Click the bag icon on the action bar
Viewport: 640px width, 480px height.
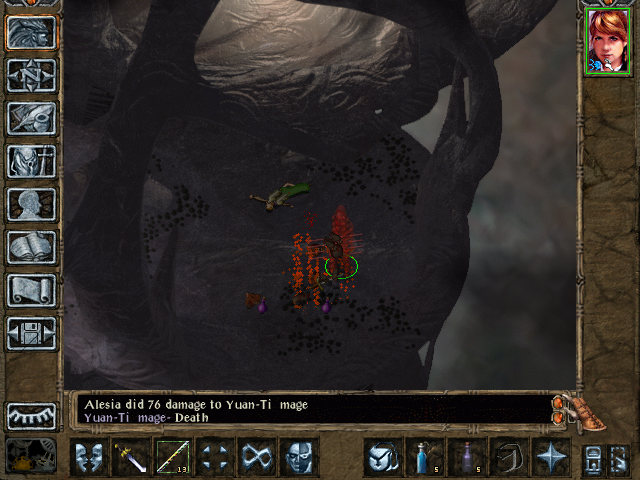click(383, 456)
